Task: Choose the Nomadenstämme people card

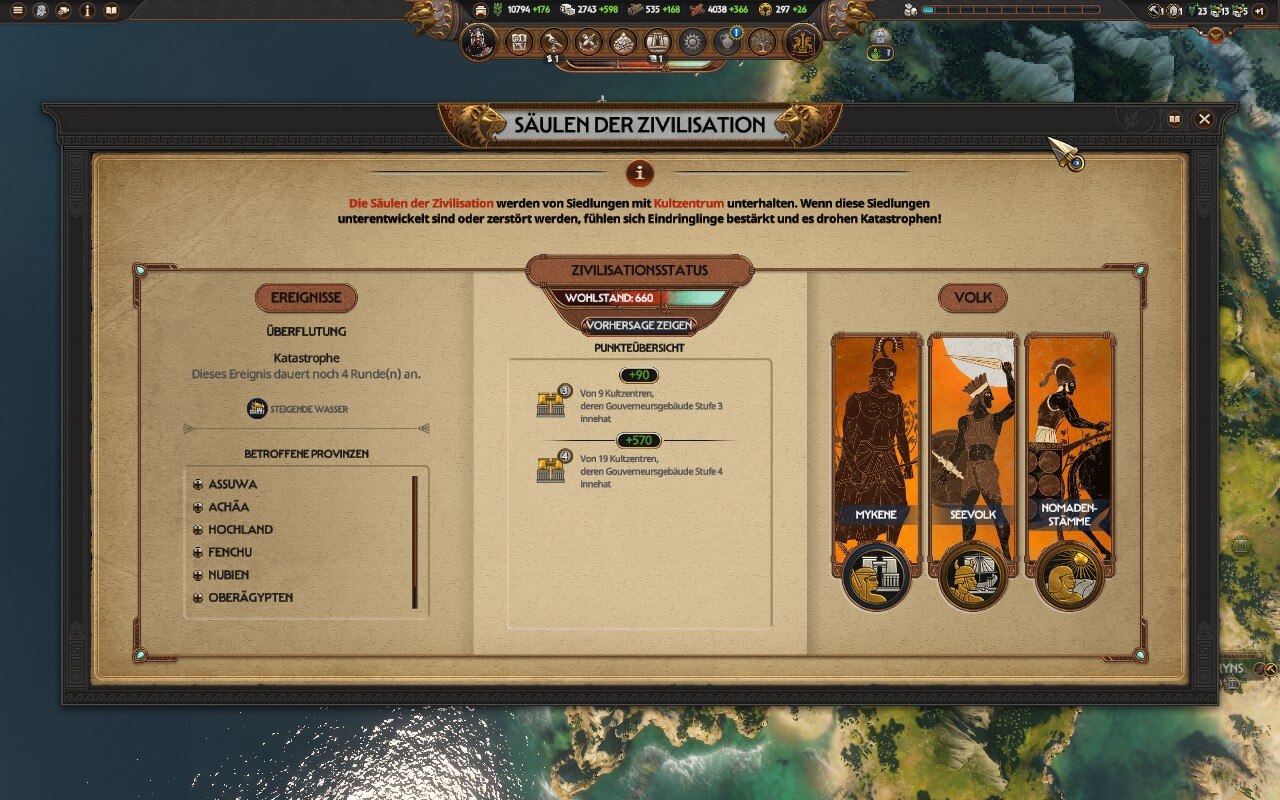Action: (1069, 450)
